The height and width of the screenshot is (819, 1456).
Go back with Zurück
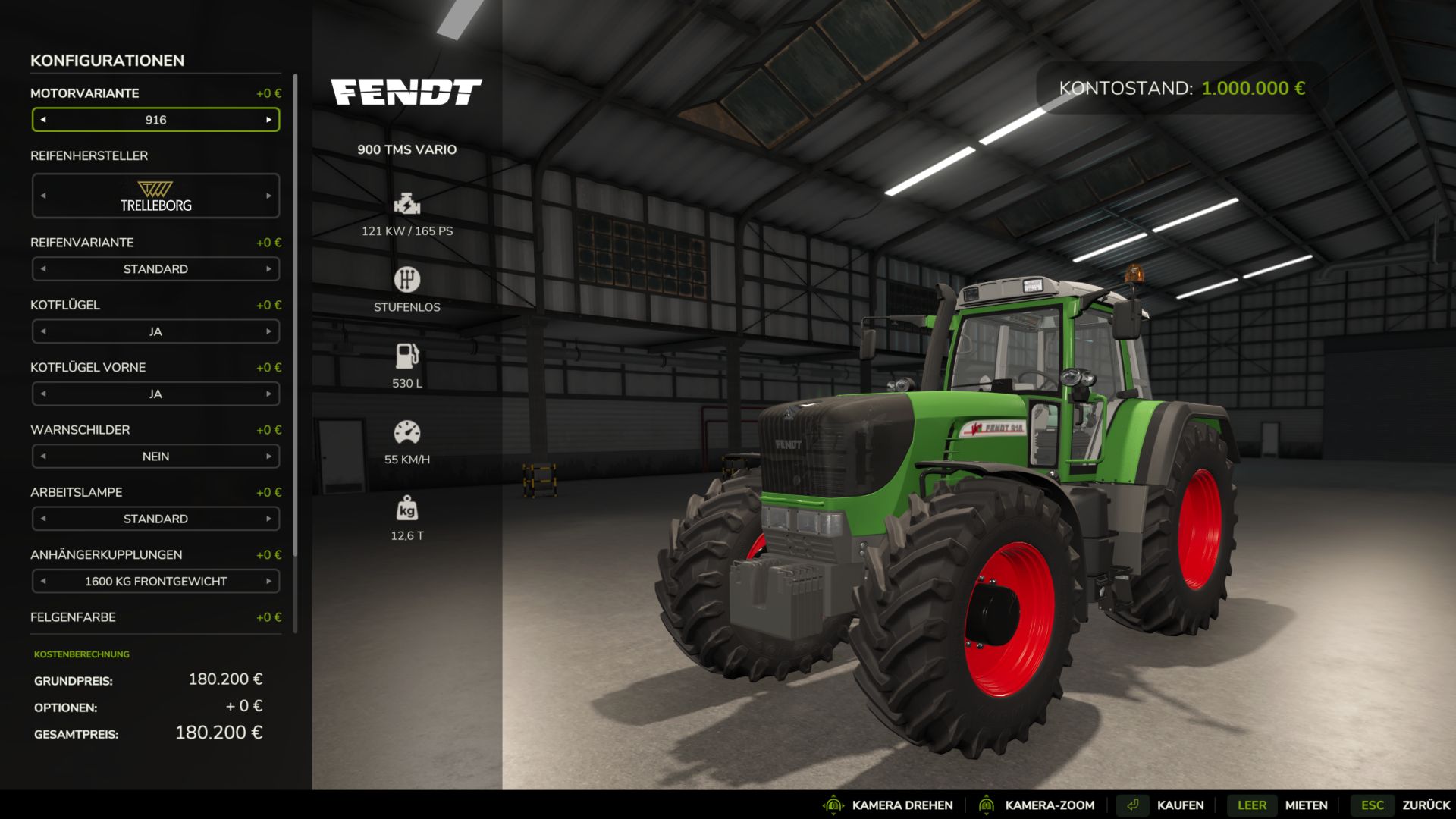(1425, 805)
